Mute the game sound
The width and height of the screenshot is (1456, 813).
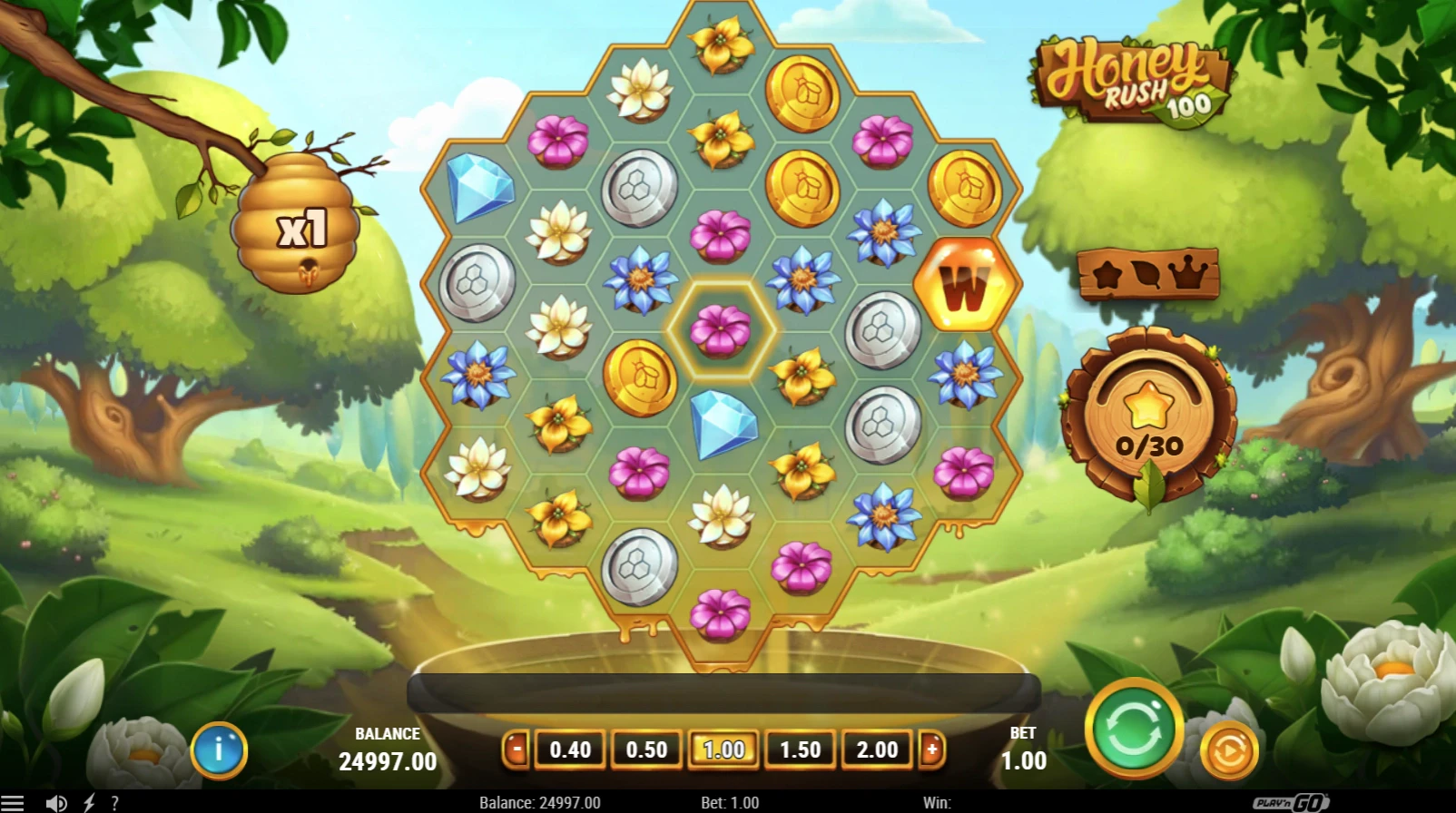pos(57,802)
